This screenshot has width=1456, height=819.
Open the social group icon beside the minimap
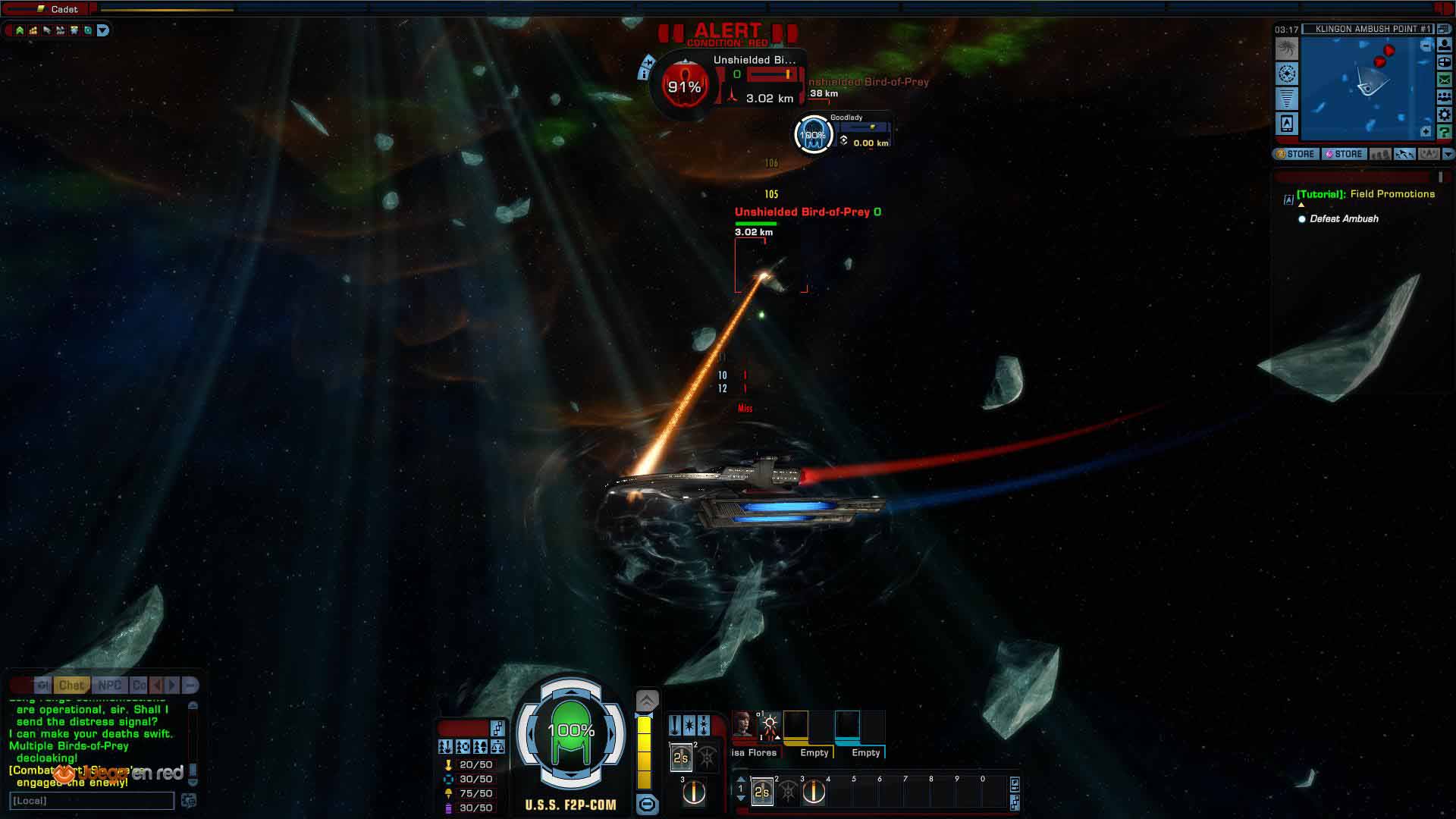coord(1445,97)
